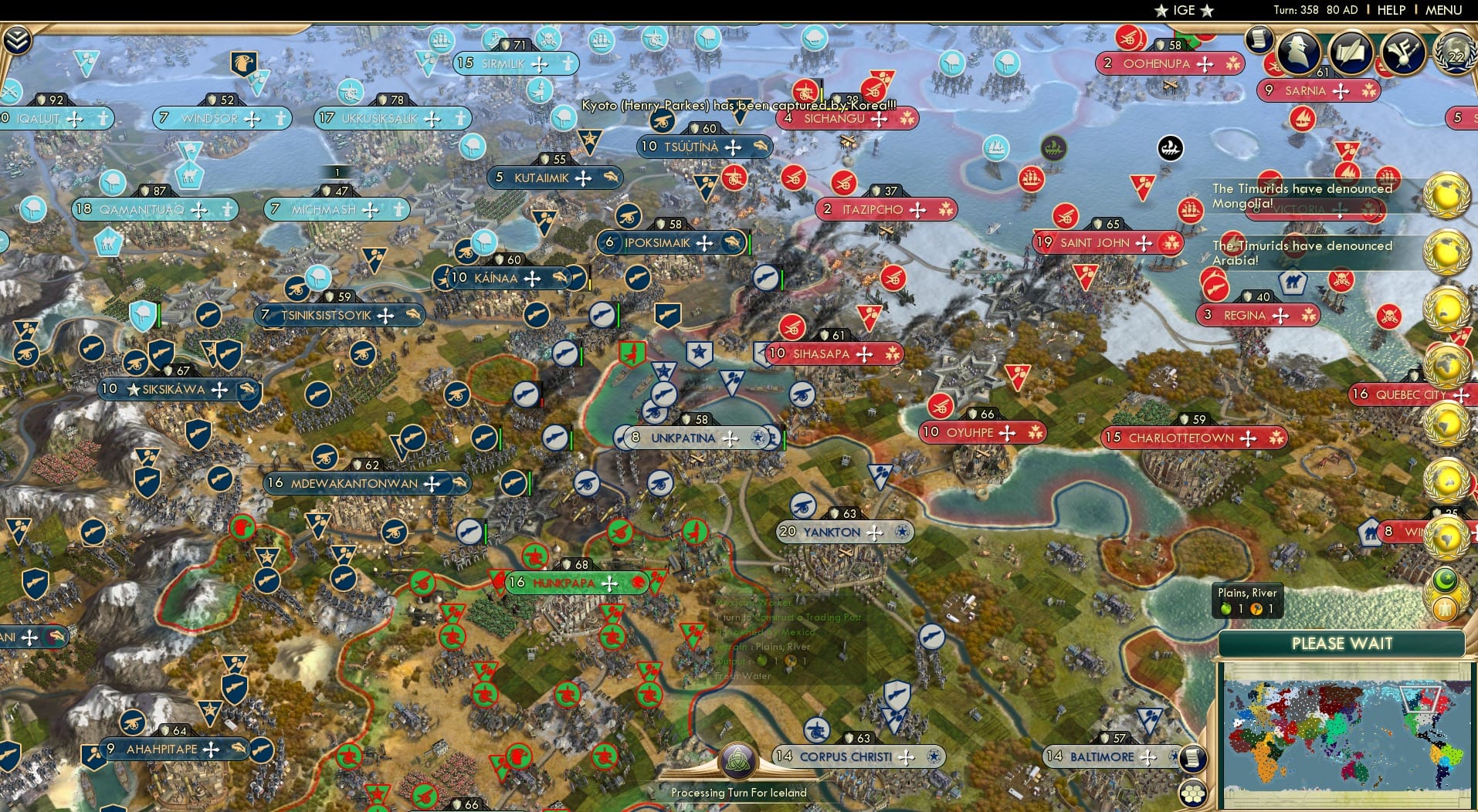The width and height of the screenshot is (1478, 812).
Task: Open the IGE editor at top center
Action: pyautogui.click(x=1183, y=10)
